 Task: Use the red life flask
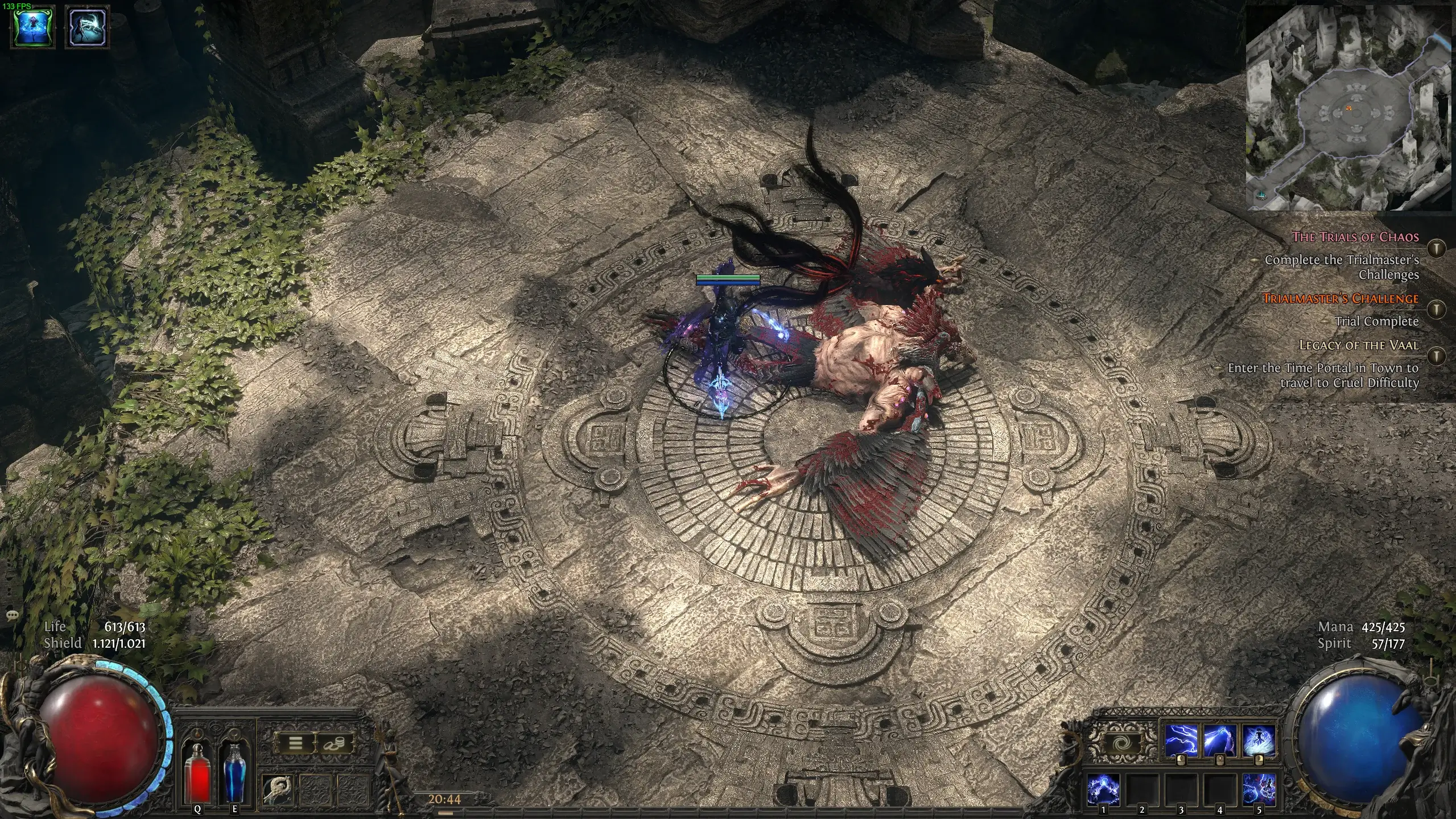pos(197,774)
